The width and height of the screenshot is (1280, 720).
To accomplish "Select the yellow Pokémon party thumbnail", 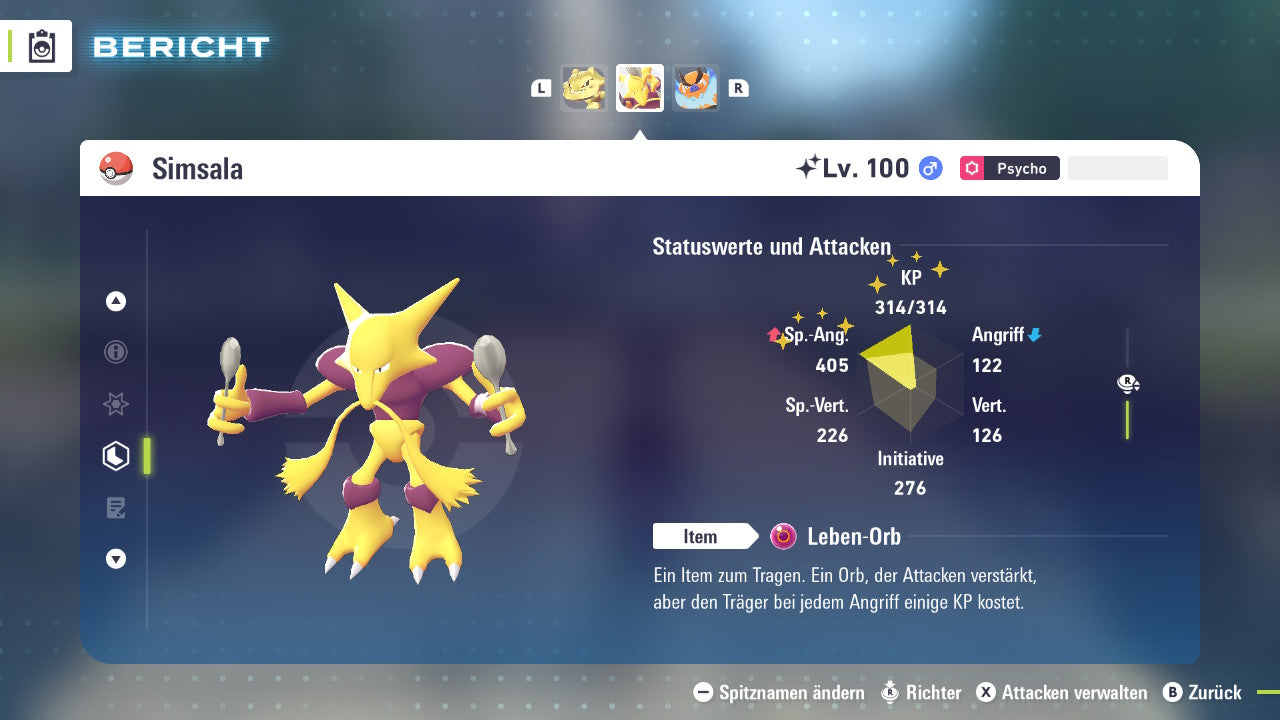I will point(584,88).
